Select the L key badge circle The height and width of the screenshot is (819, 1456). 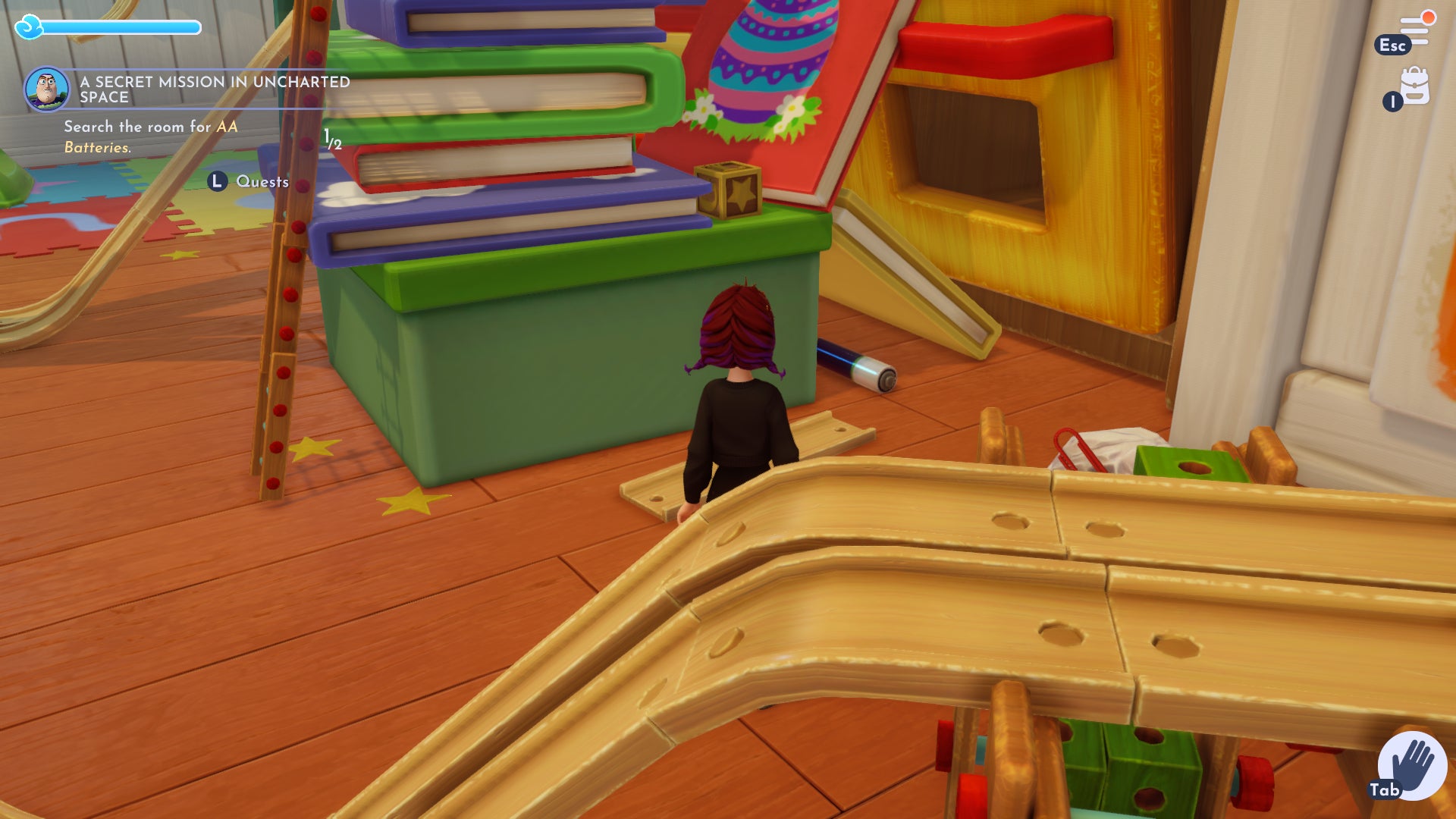click(x=216, y=182)
